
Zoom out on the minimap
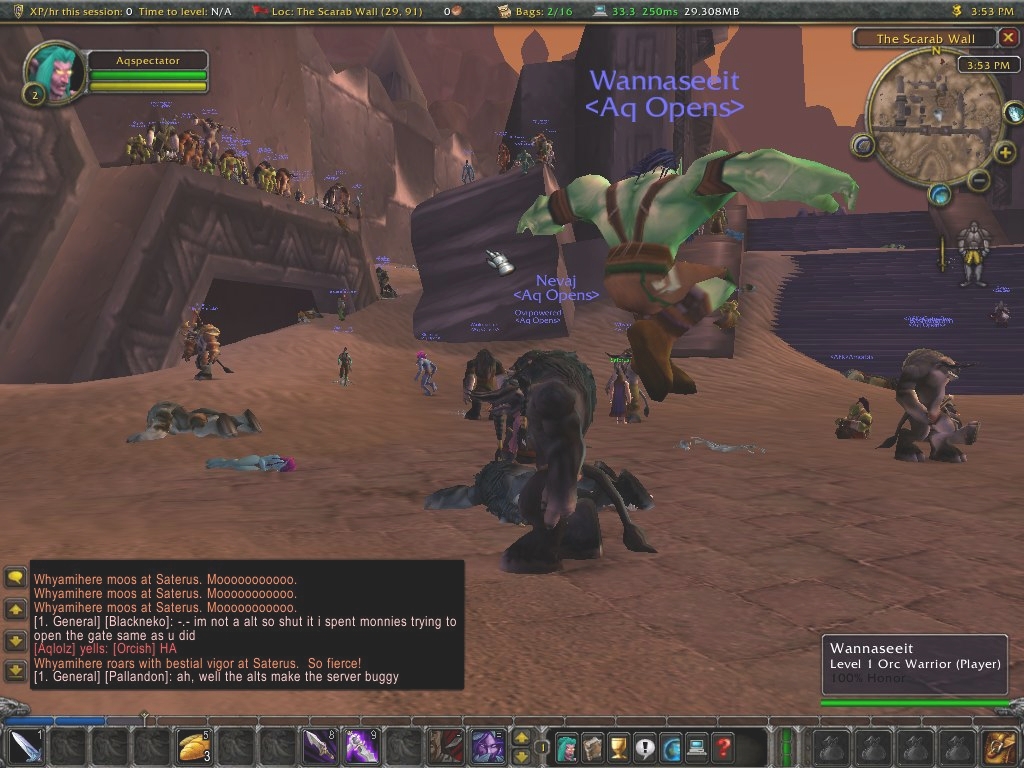click(980, 181)
